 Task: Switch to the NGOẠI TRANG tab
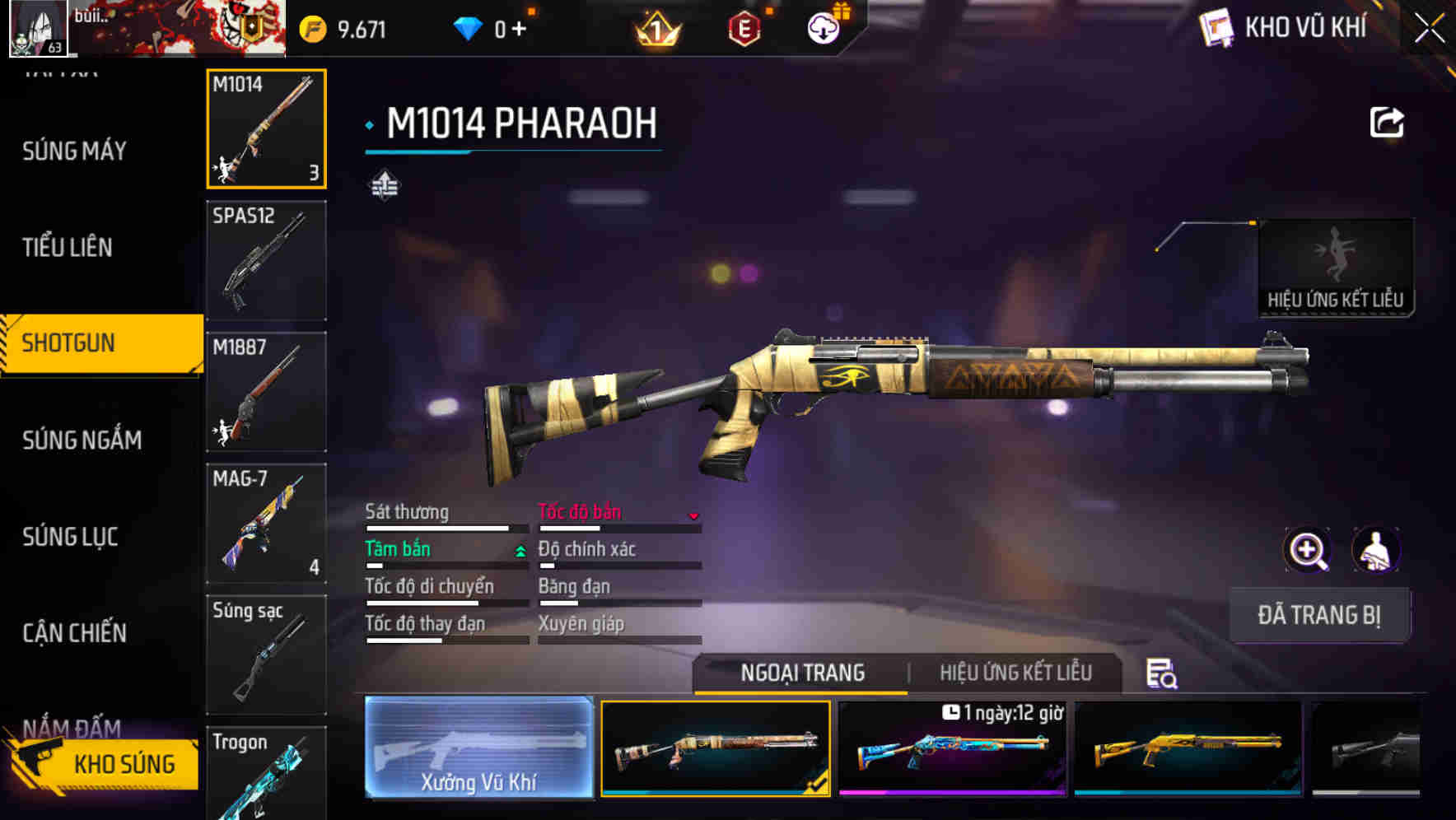pyautogui.click(x=803, y=673)
